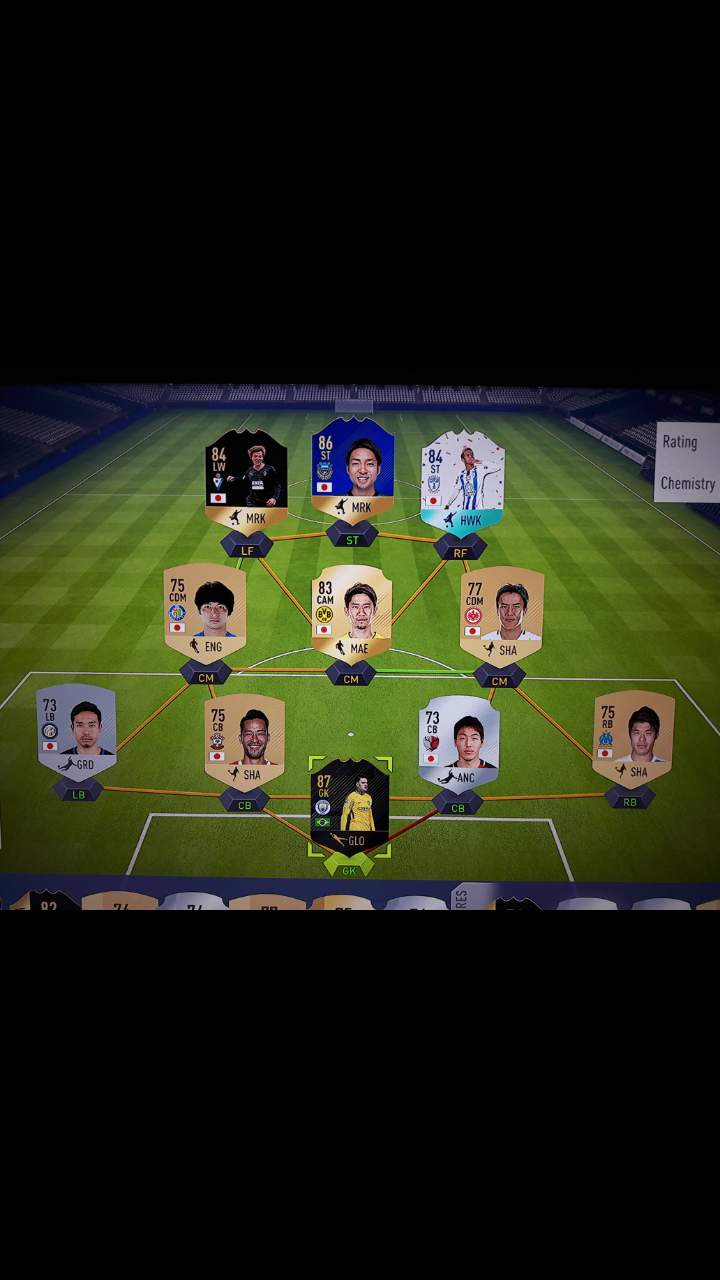Choose the 75-rated CDM card
This screenshot has height=1280, width=720.
205,612
